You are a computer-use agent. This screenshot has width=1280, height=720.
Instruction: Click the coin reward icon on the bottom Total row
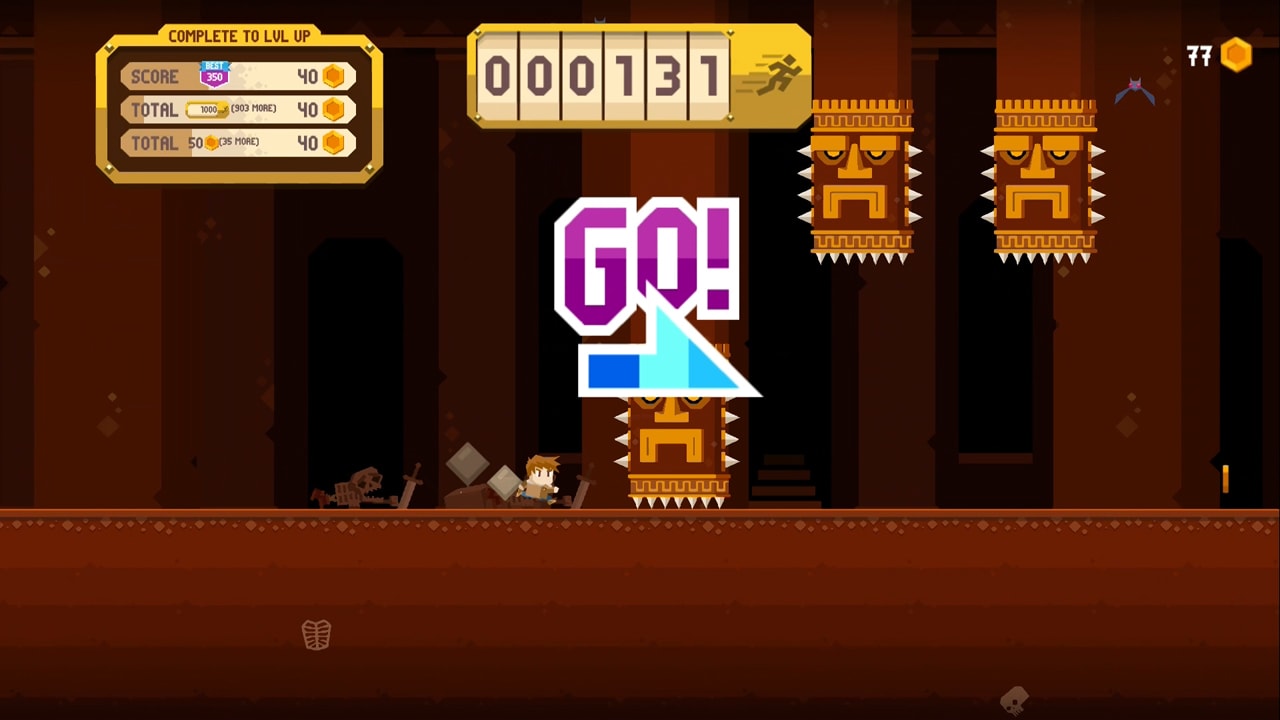[333, 143]
